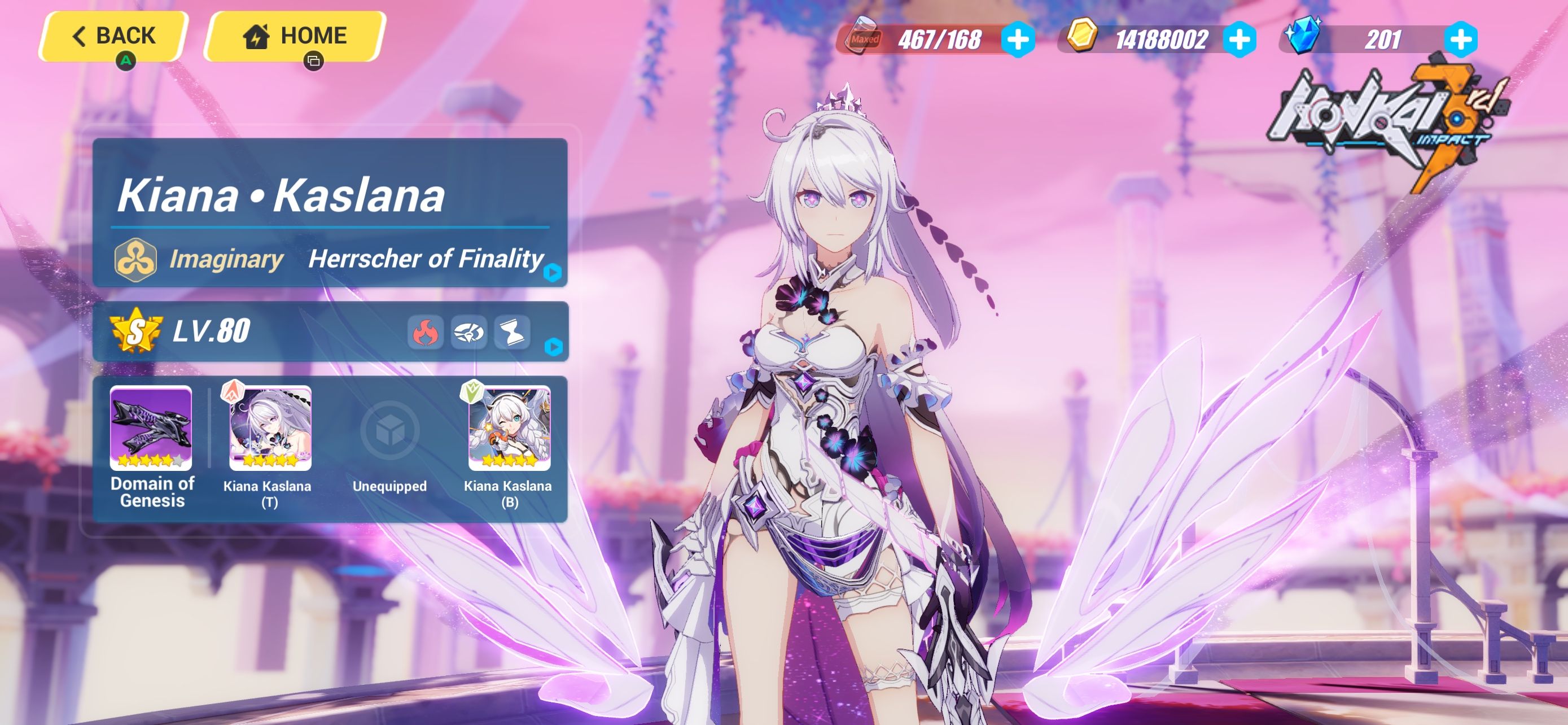Click the blue crystal currency icon

pos(1303,38)
